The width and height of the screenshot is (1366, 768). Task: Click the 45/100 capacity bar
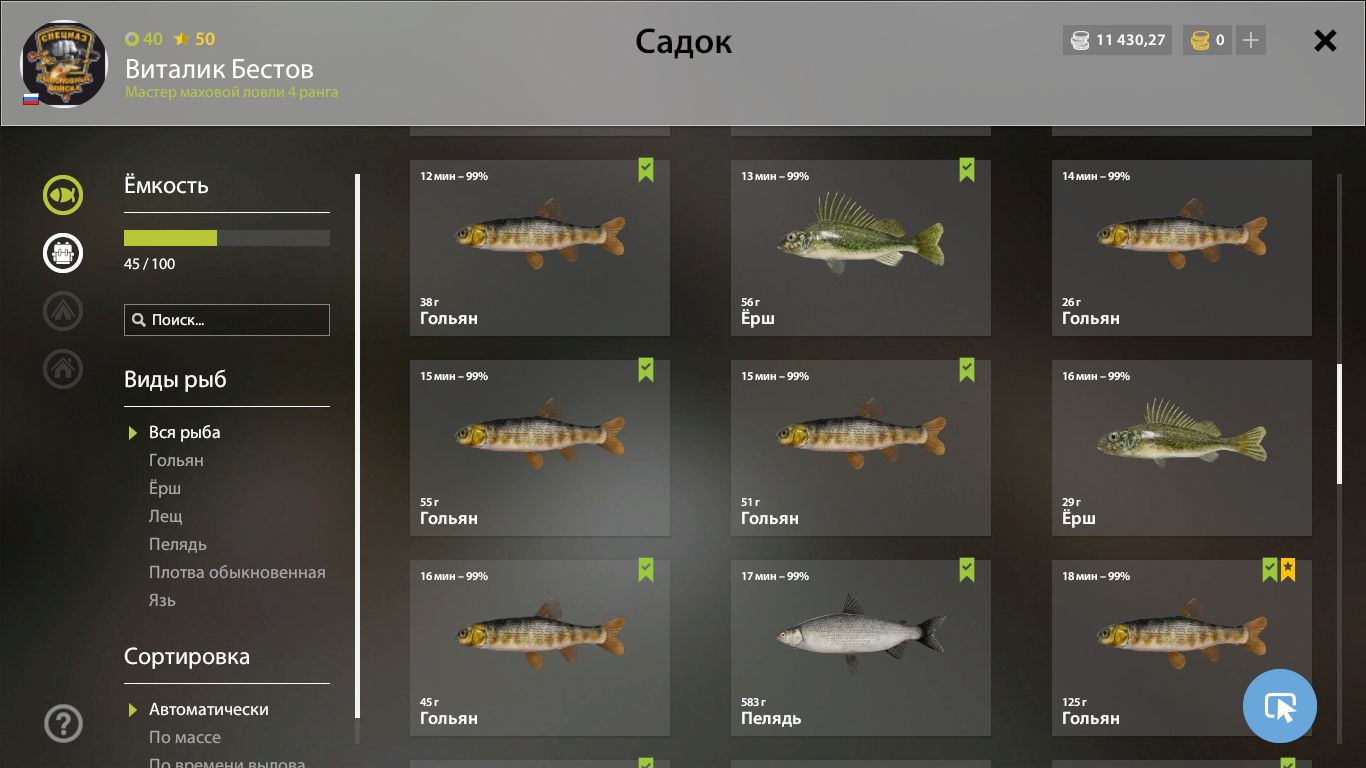[226, 238]
